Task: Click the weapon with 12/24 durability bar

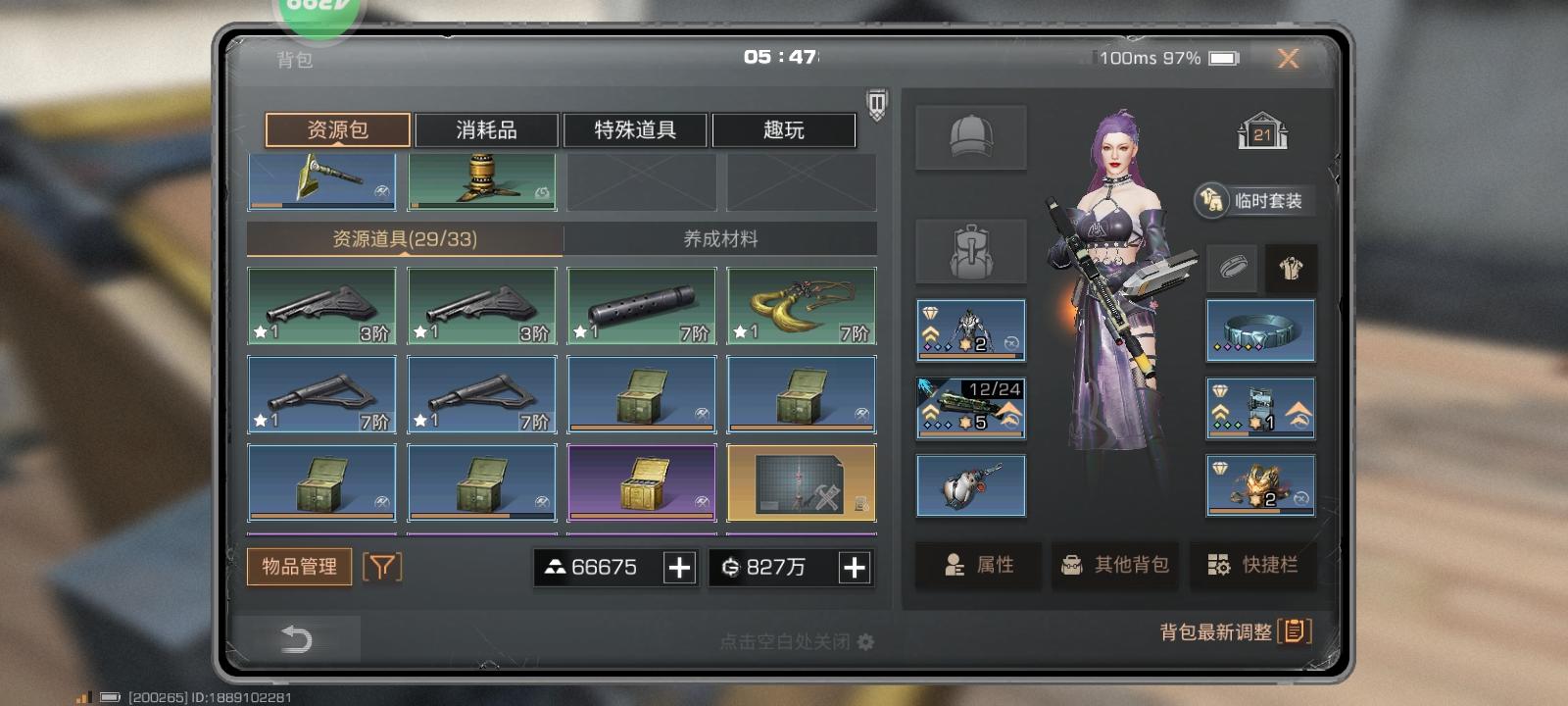Action: coord(969,408)
